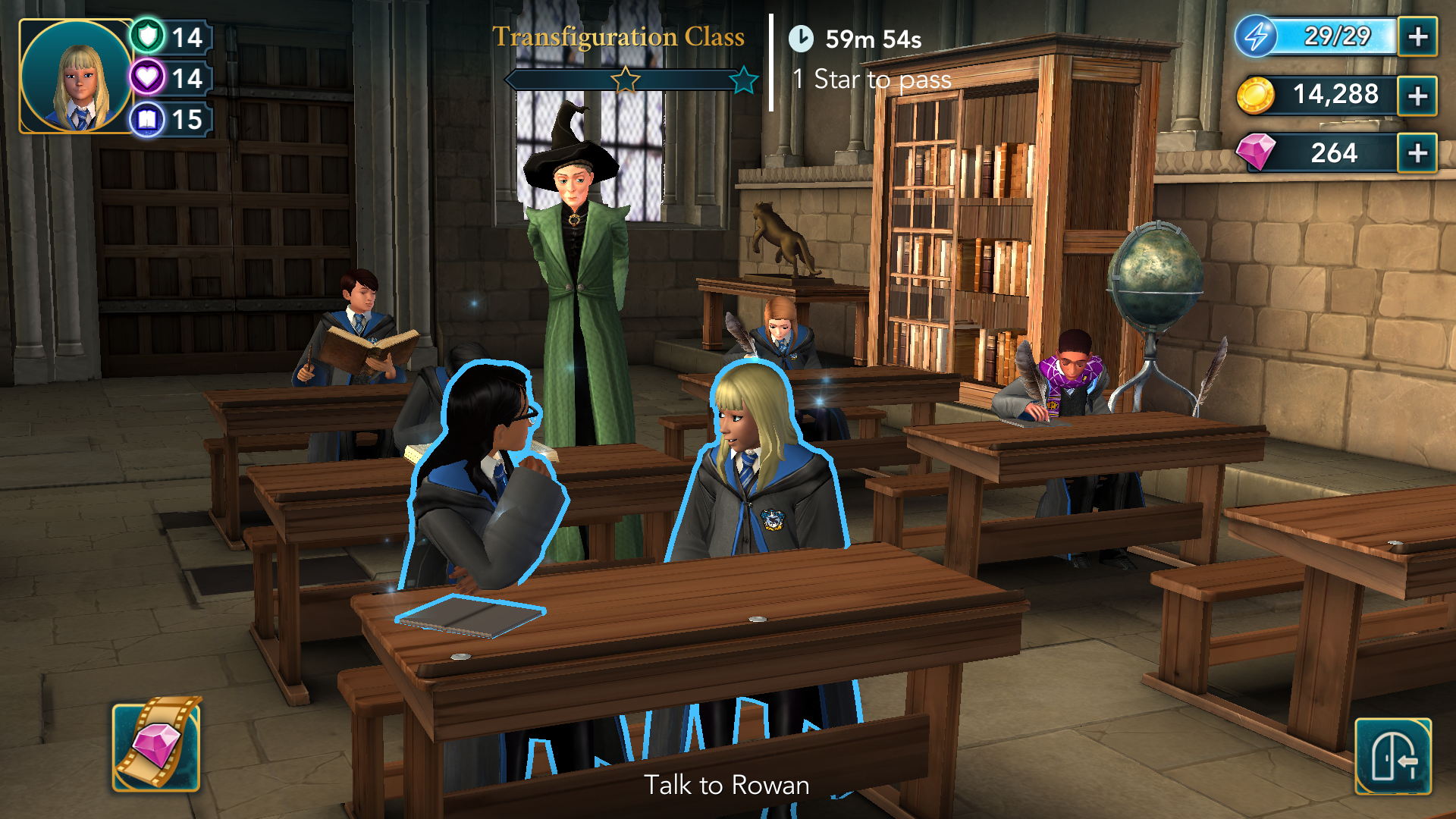
Task: Leave the class via the exit door button
Action: click(1393, 756)
